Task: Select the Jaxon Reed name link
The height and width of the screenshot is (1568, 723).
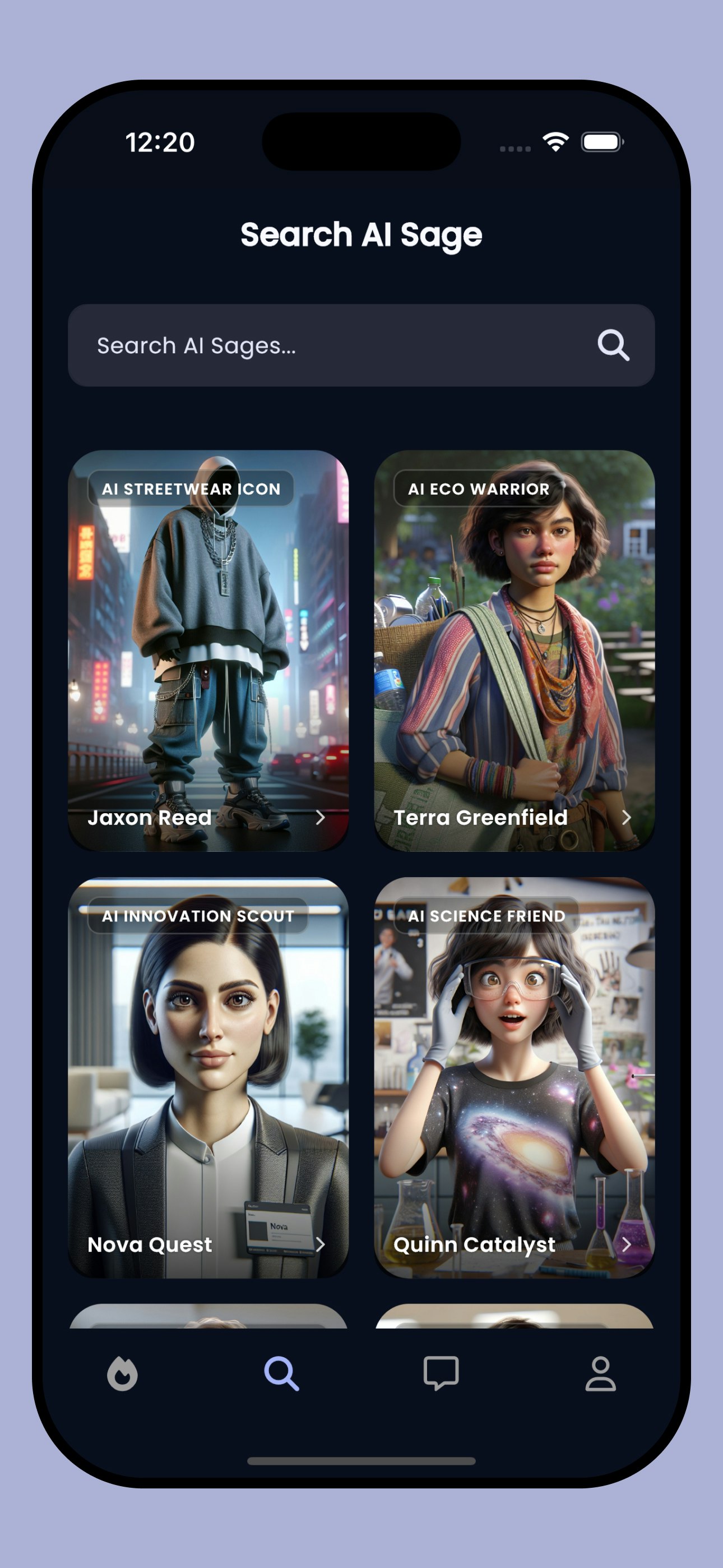Action: tap(149, 818)
